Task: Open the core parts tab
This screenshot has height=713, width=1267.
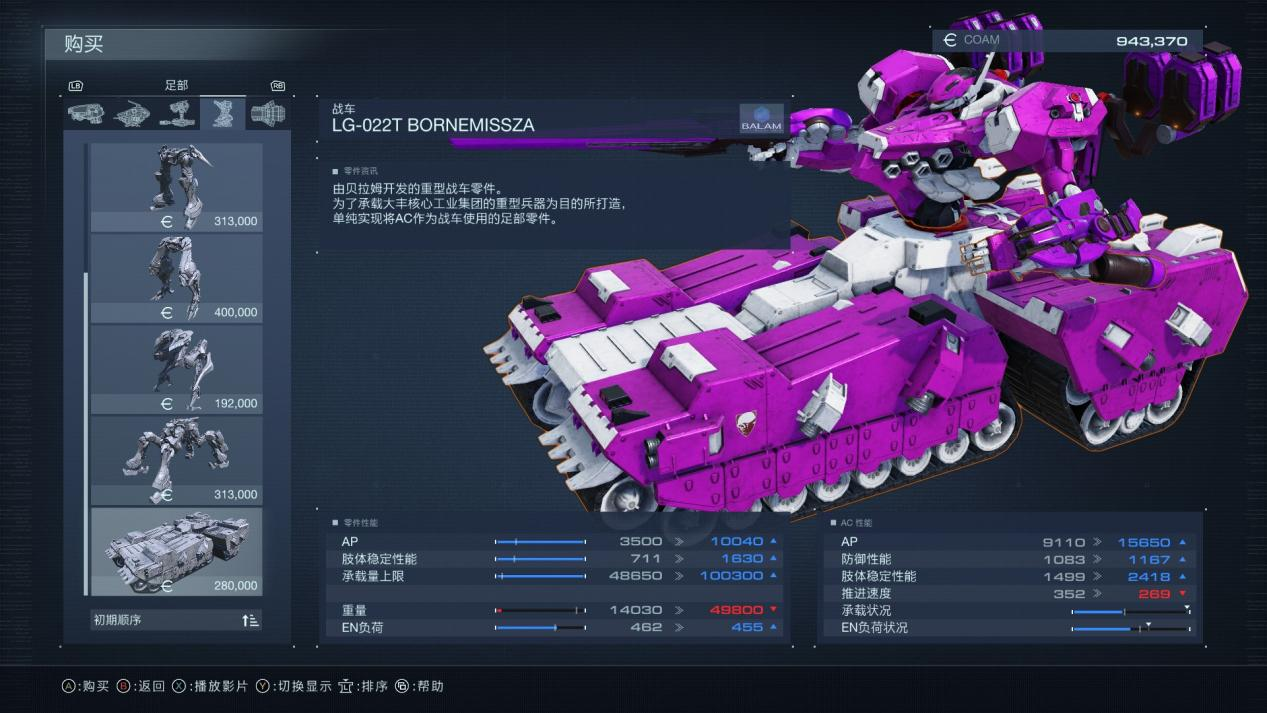Action: coord(132,113)
